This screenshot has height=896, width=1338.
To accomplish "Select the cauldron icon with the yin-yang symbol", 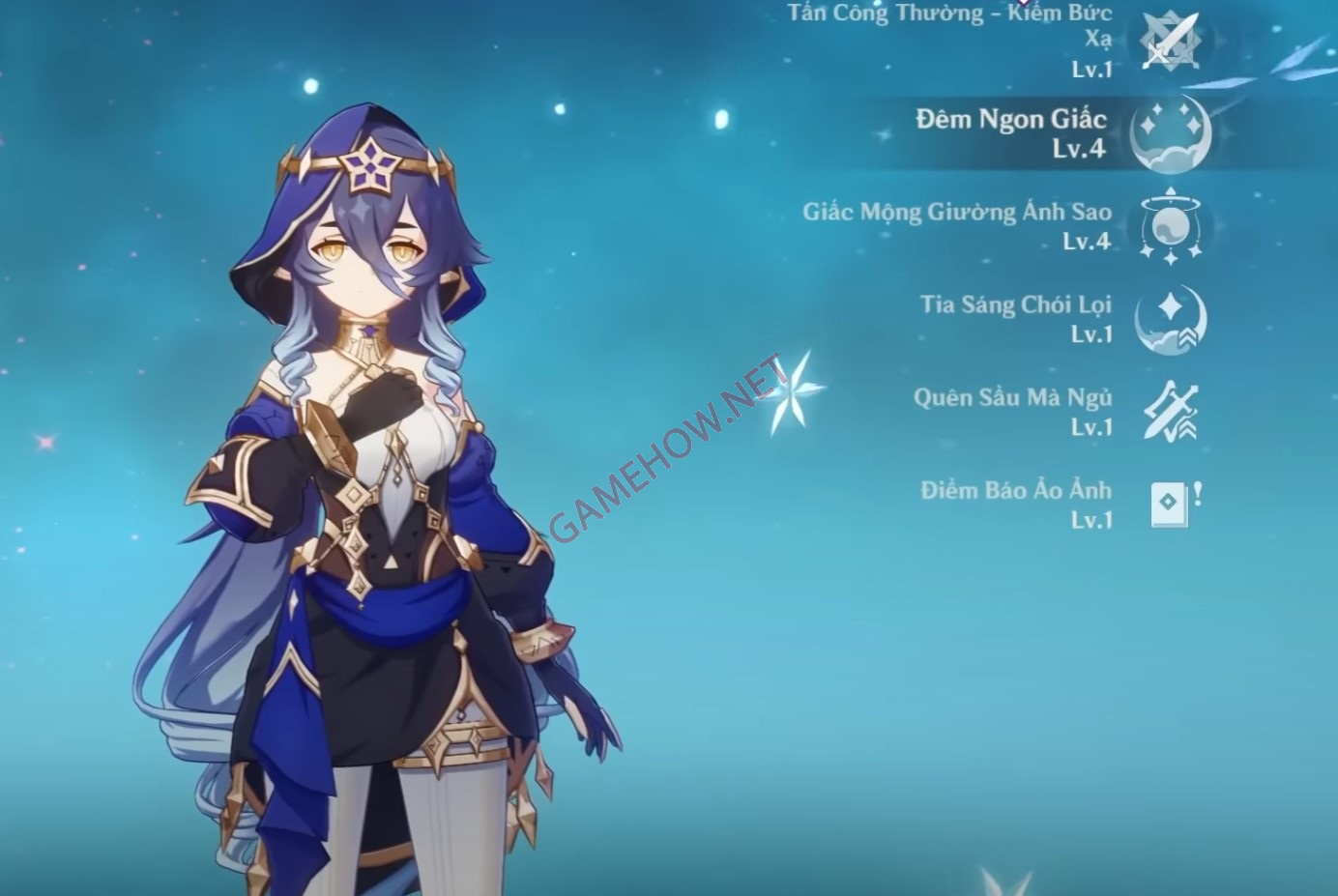I will tap(1173, 225).
